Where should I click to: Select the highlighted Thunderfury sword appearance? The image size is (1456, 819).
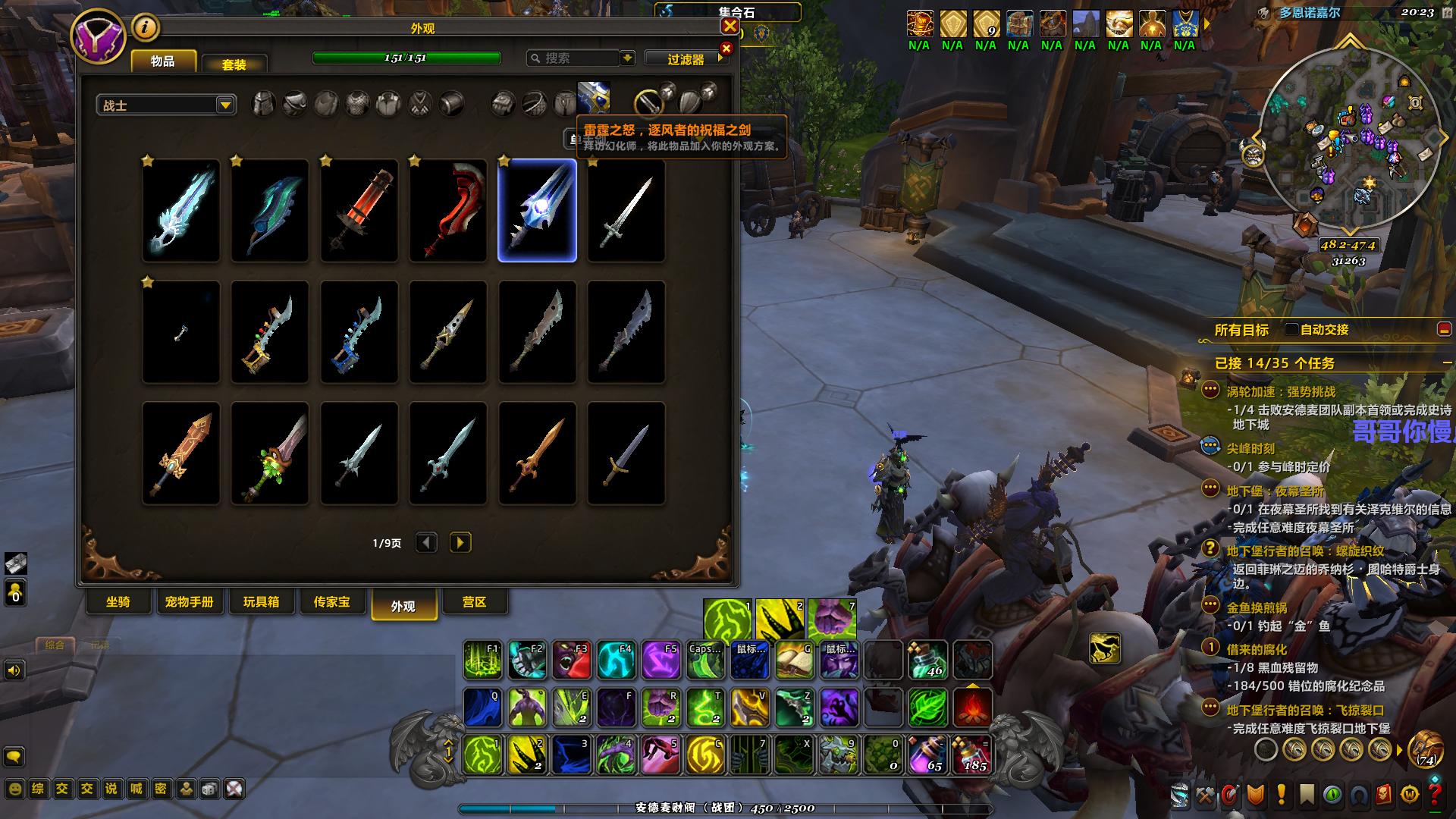(537, 211)
